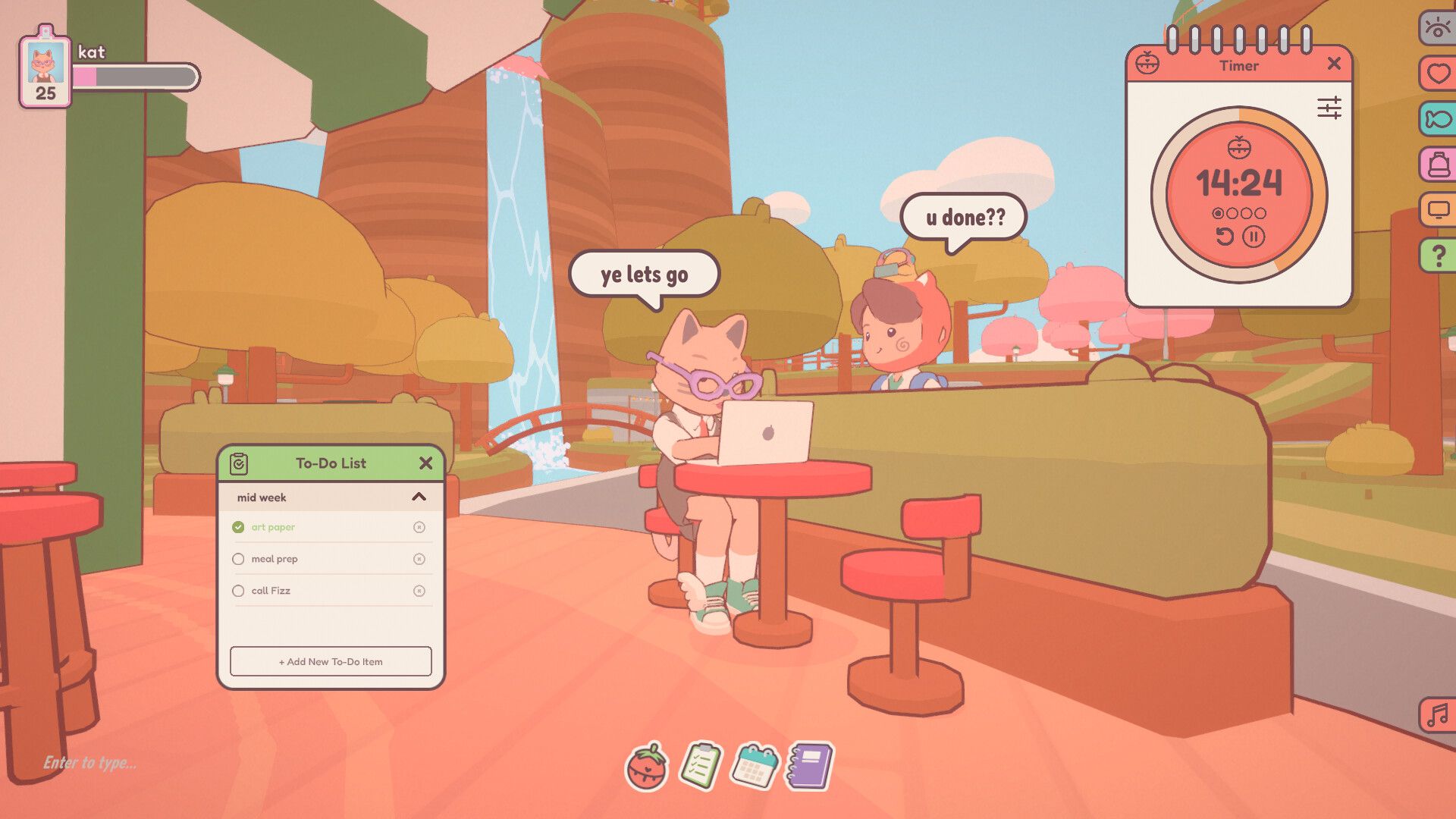Open the music note icon bottom right
The width and height of the screenshot is (1456, 819).
(1439, 714)
